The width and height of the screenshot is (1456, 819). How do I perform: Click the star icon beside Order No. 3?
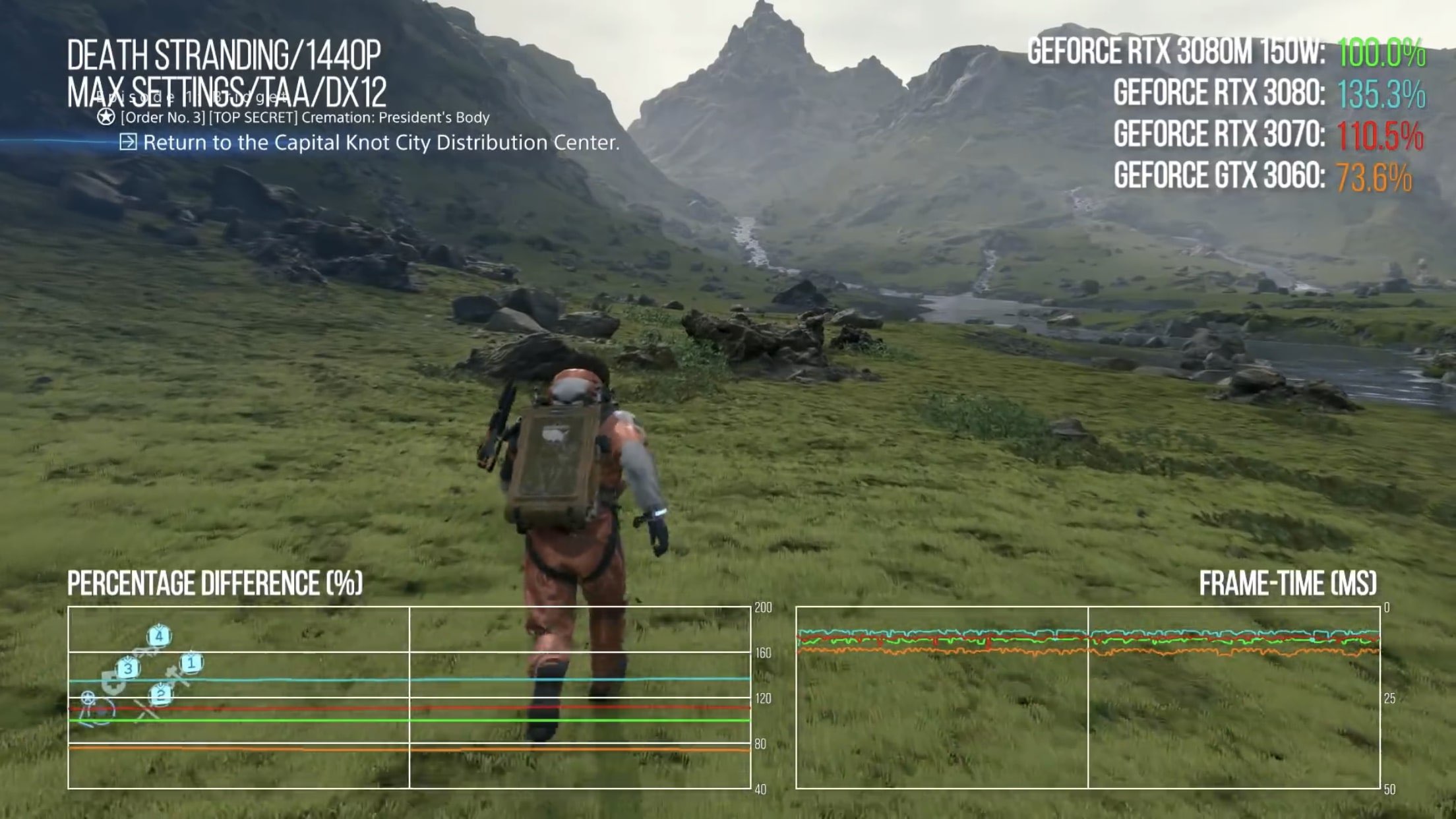tap(106, 117)
